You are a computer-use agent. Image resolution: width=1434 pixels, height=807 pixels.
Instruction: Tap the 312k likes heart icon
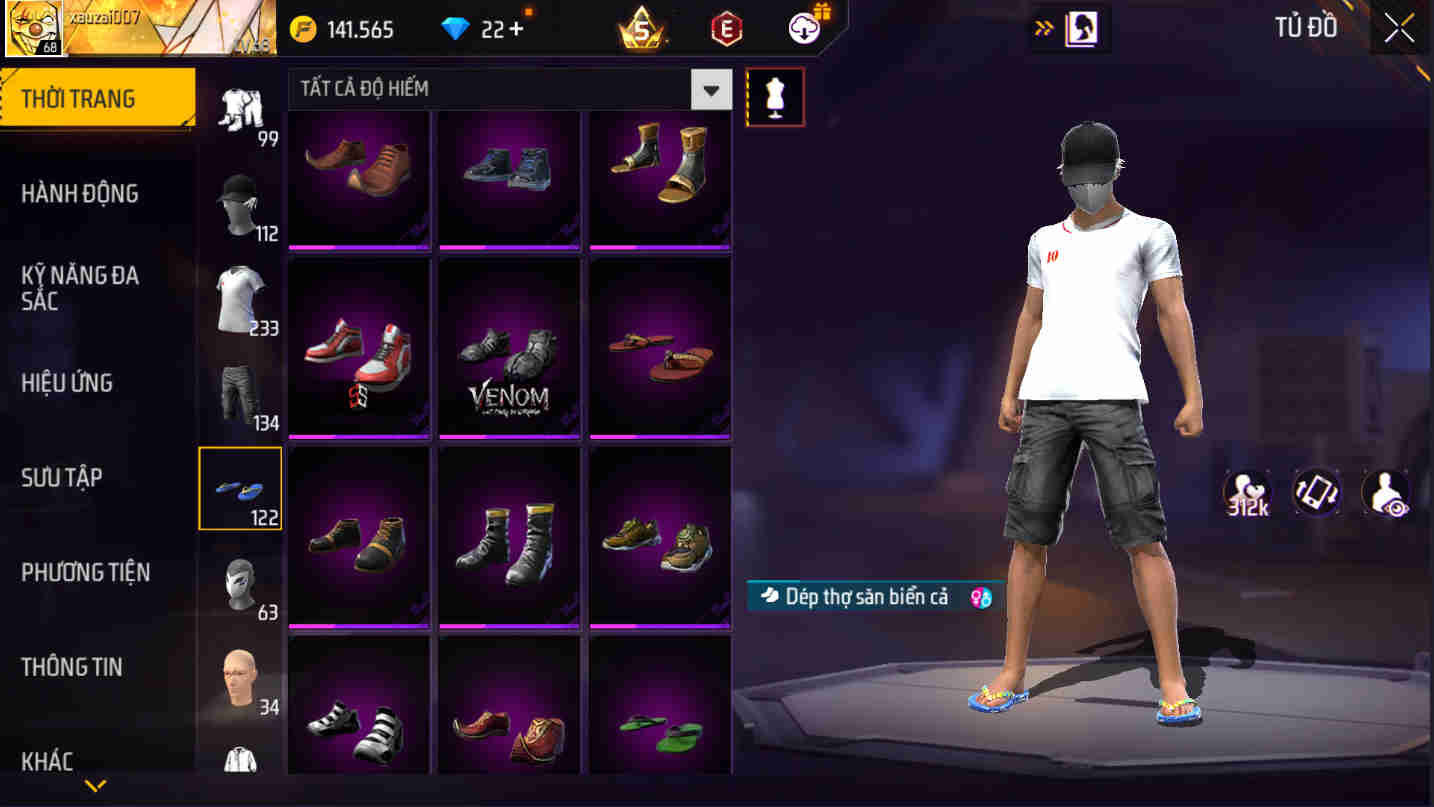point(1245,491)
